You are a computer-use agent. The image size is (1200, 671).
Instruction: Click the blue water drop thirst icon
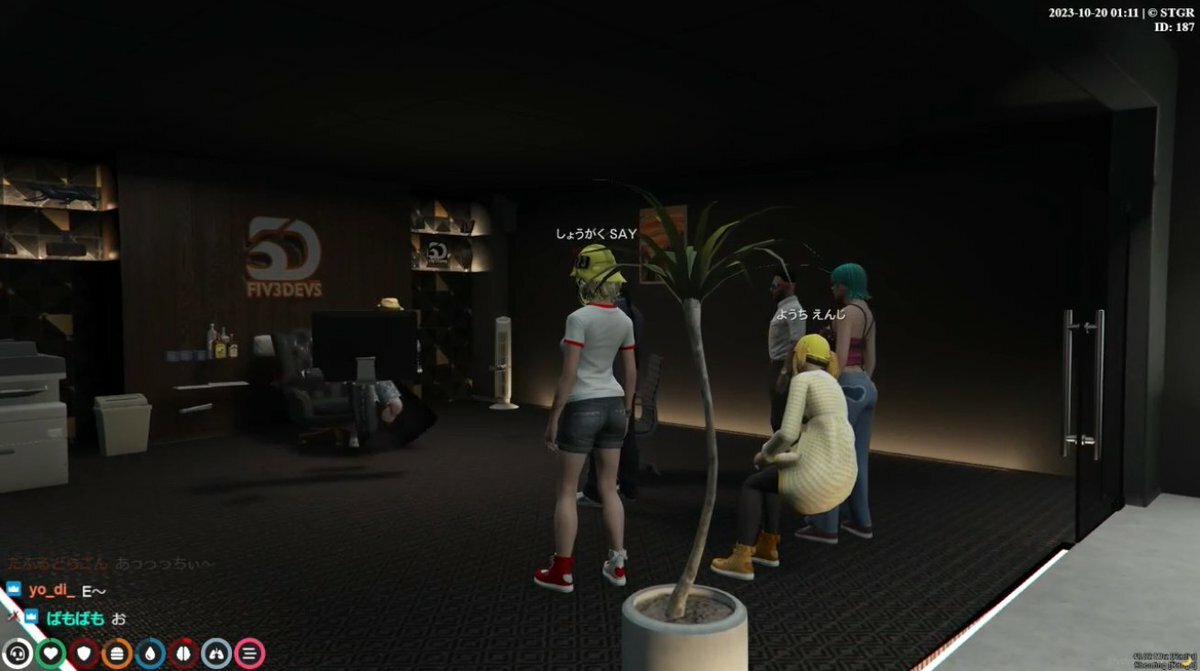[151, 654]
